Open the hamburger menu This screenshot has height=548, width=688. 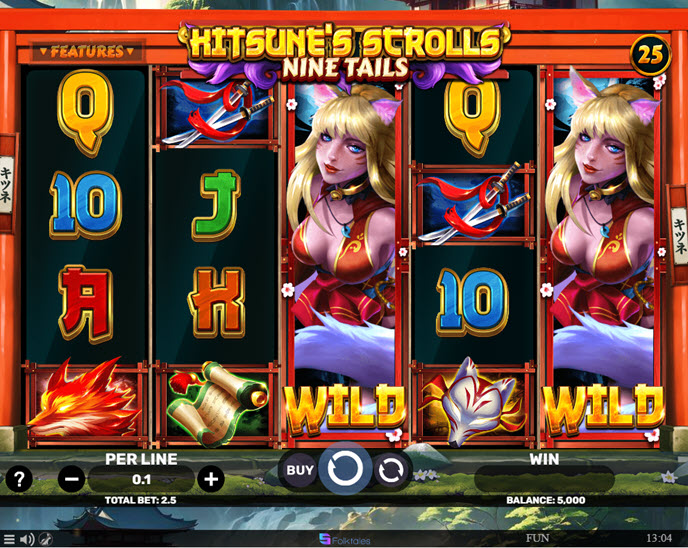point(9,539)
